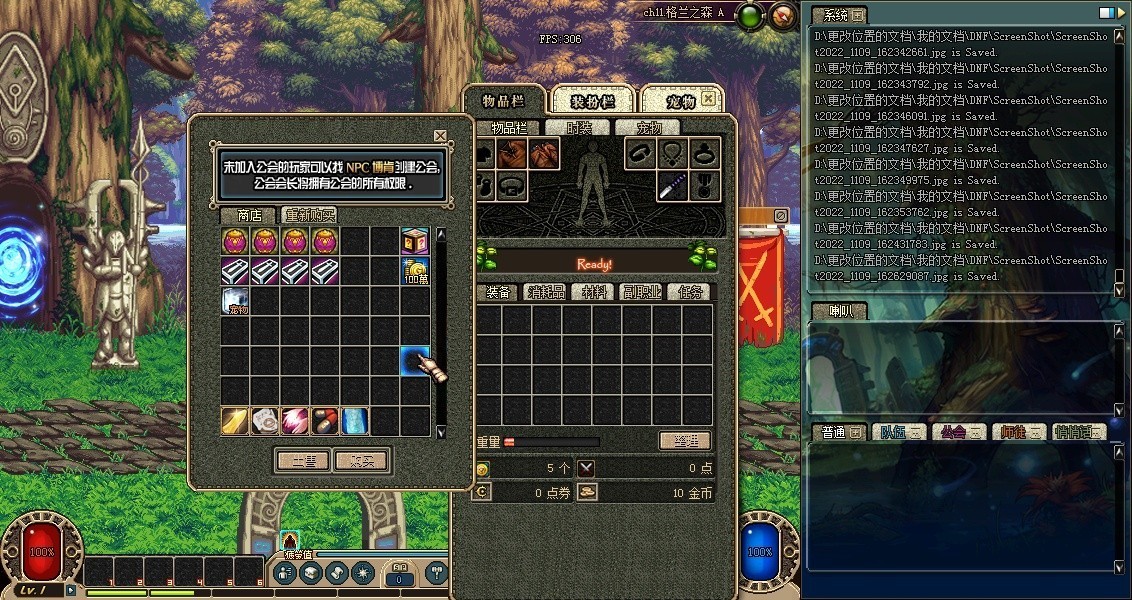Switch to the 重新购买 (buyback) tab
1132x600 pixels.
(309, 215)
